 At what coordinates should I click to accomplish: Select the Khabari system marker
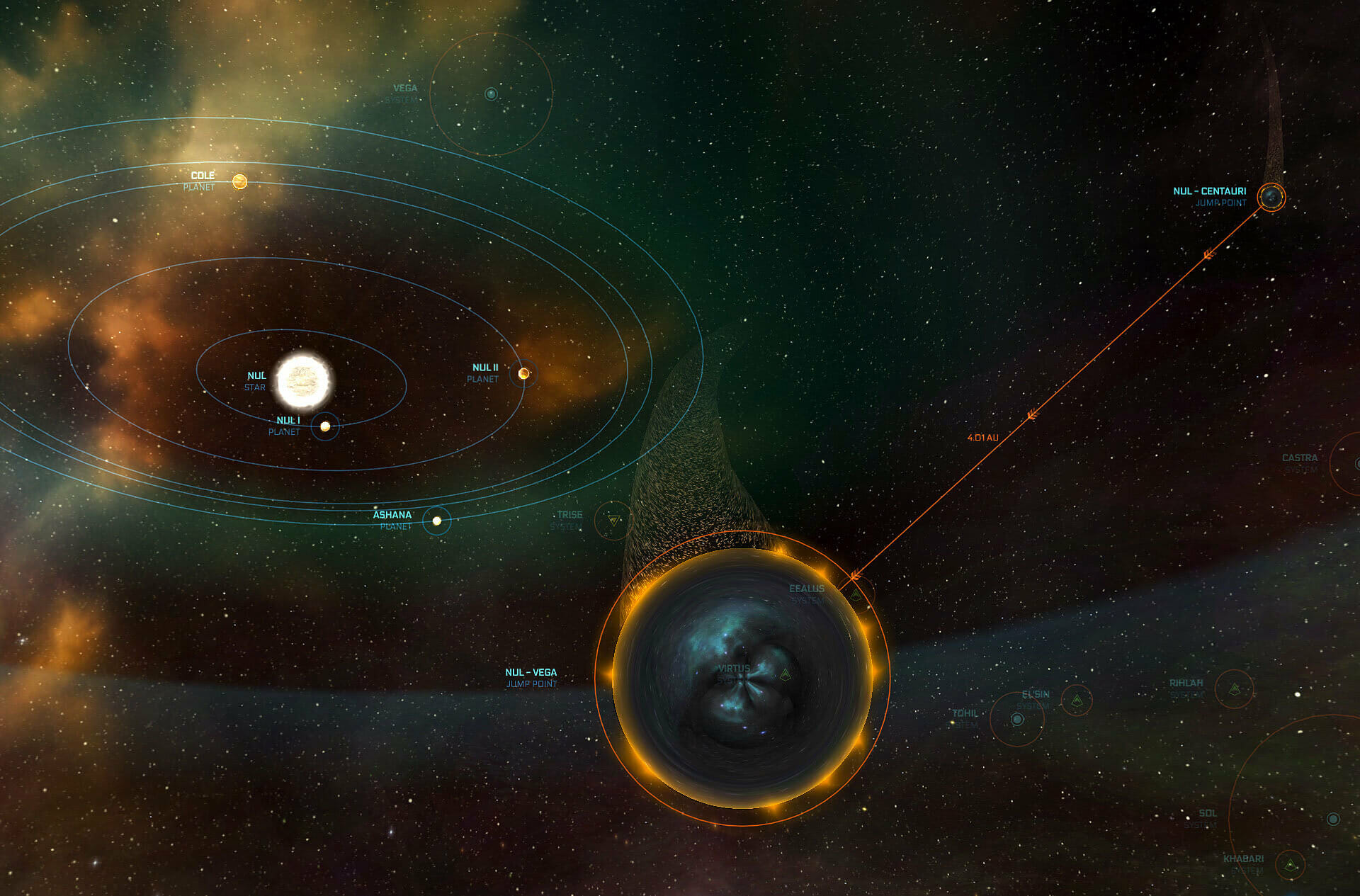1291,866
